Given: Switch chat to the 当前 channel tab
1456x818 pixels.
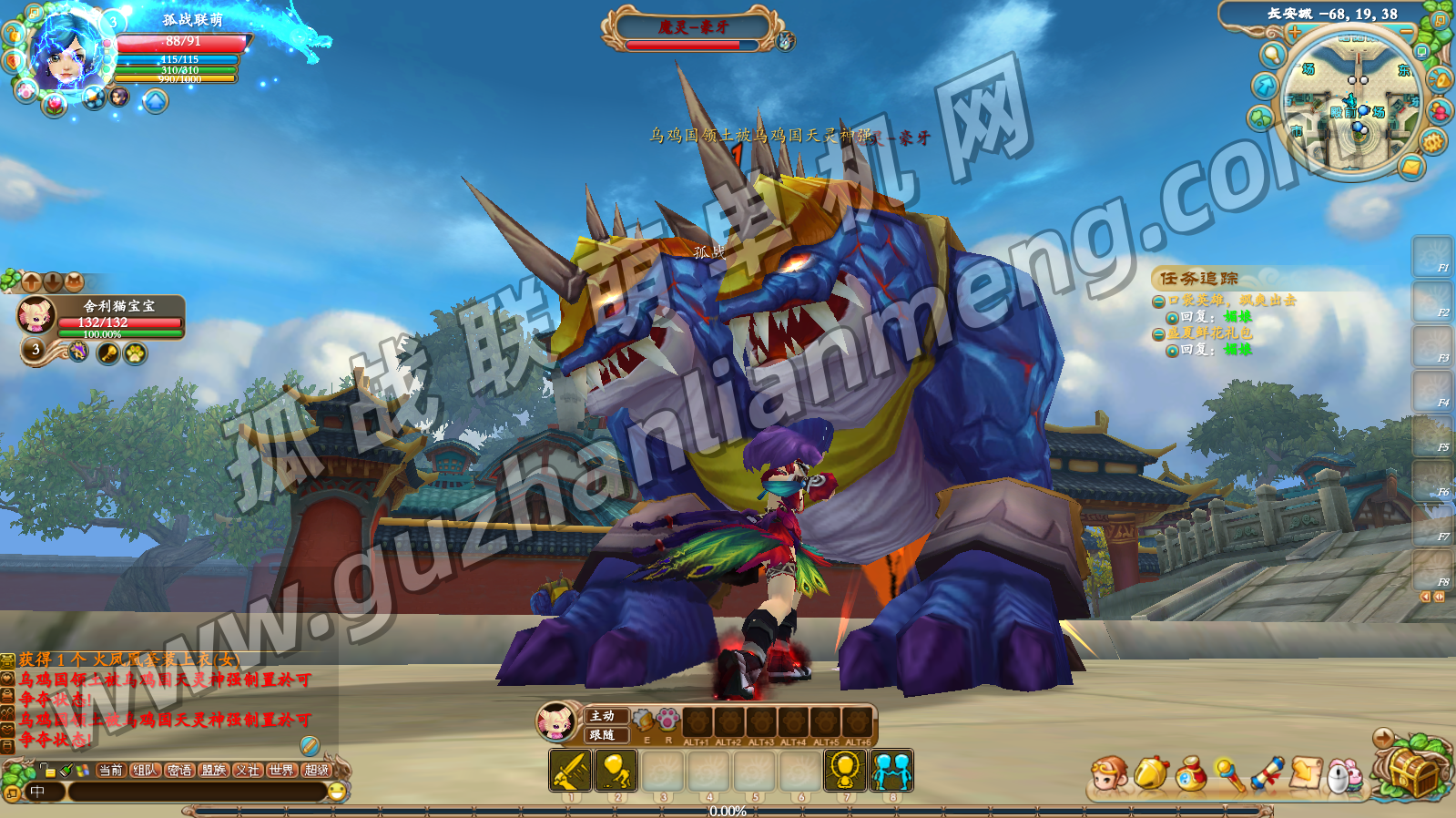Looking at the screenshot, I should pyautogui.click(x=110, y=771).
